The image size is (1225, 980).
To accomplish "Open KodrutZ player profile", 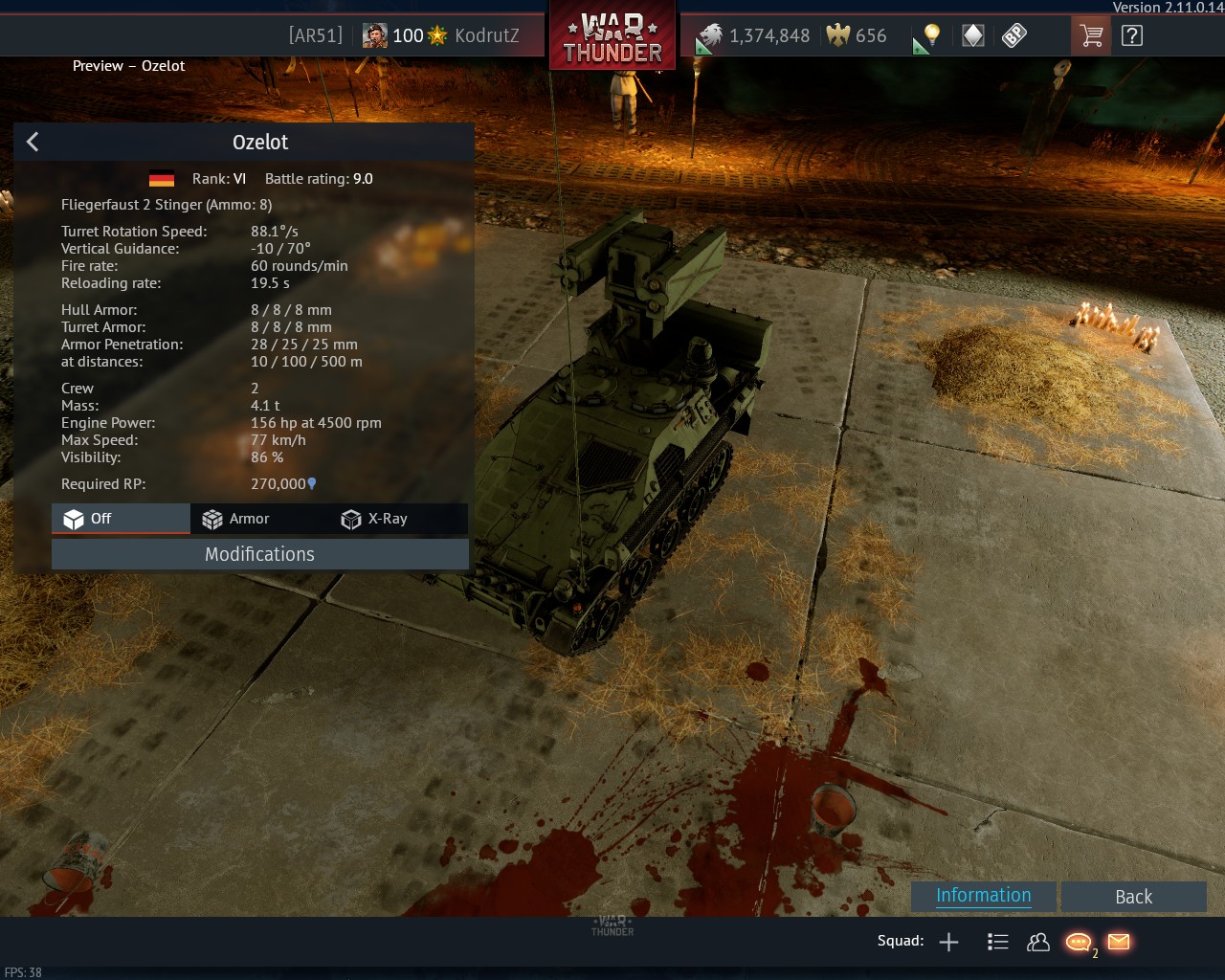I will coord(486,36).
